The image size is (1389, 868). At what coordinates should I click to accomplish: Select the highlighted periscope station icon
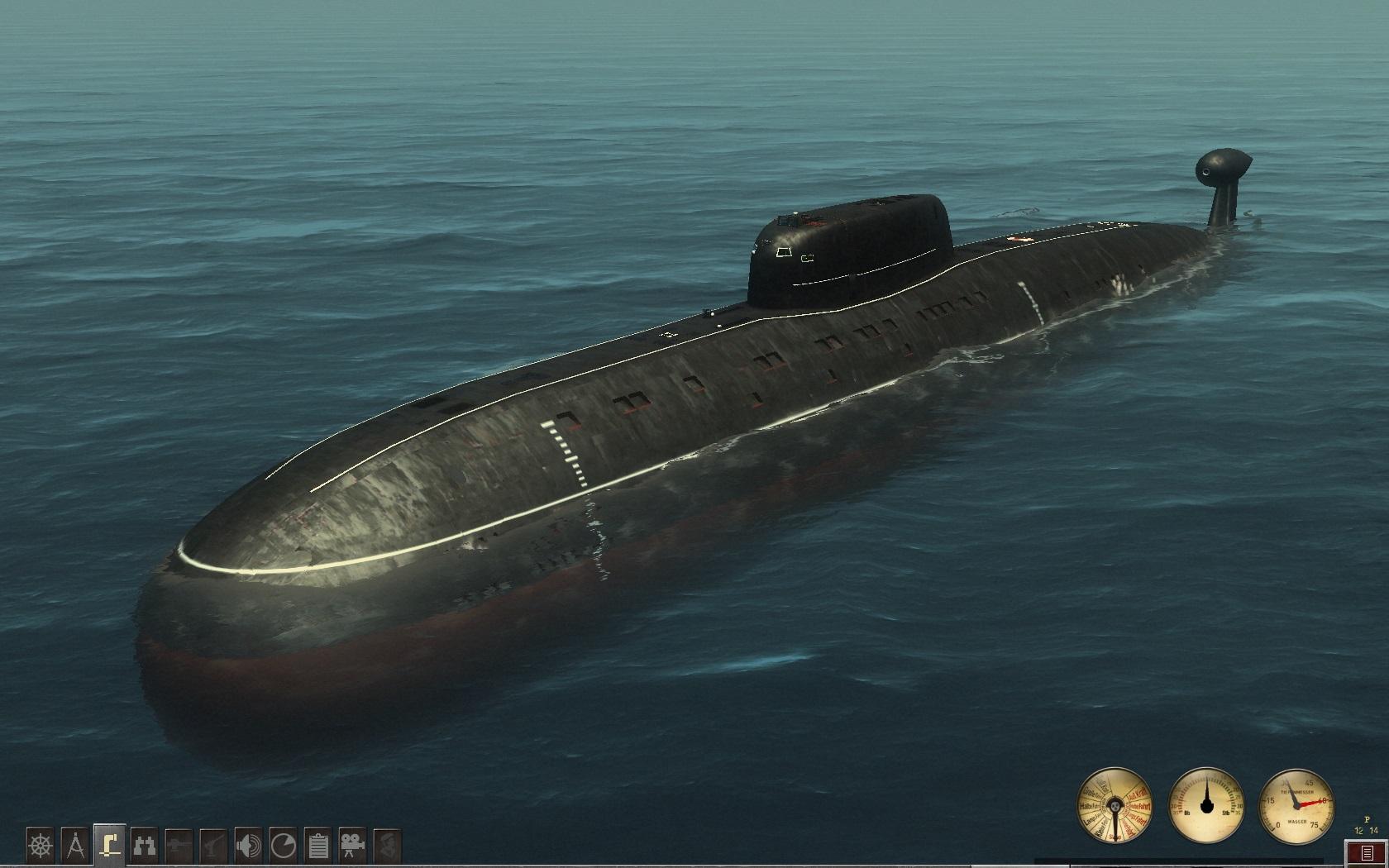pyautogui.click(x=110, y=845)
